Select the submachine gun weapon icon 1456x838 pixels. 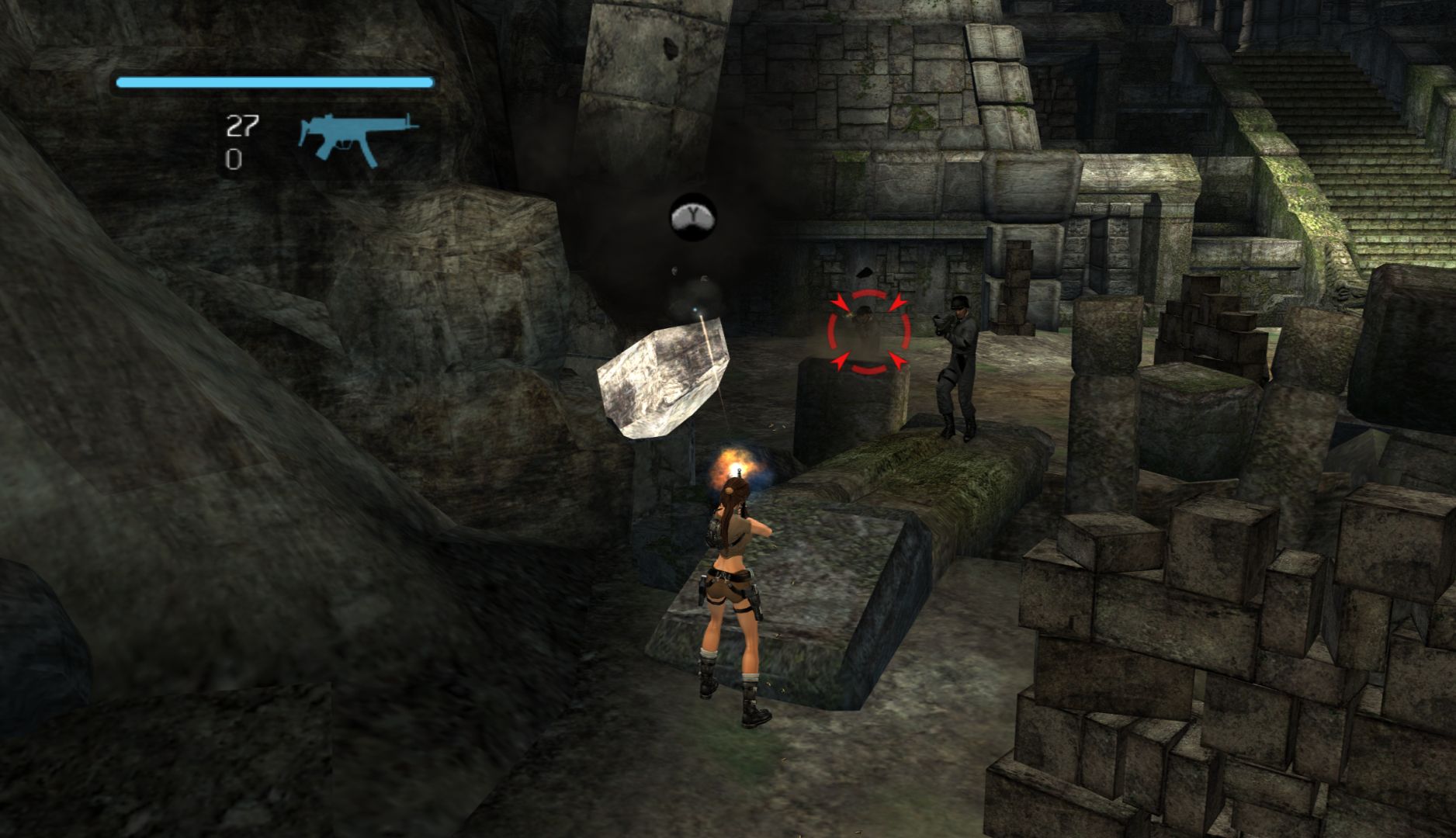(356, 138)
